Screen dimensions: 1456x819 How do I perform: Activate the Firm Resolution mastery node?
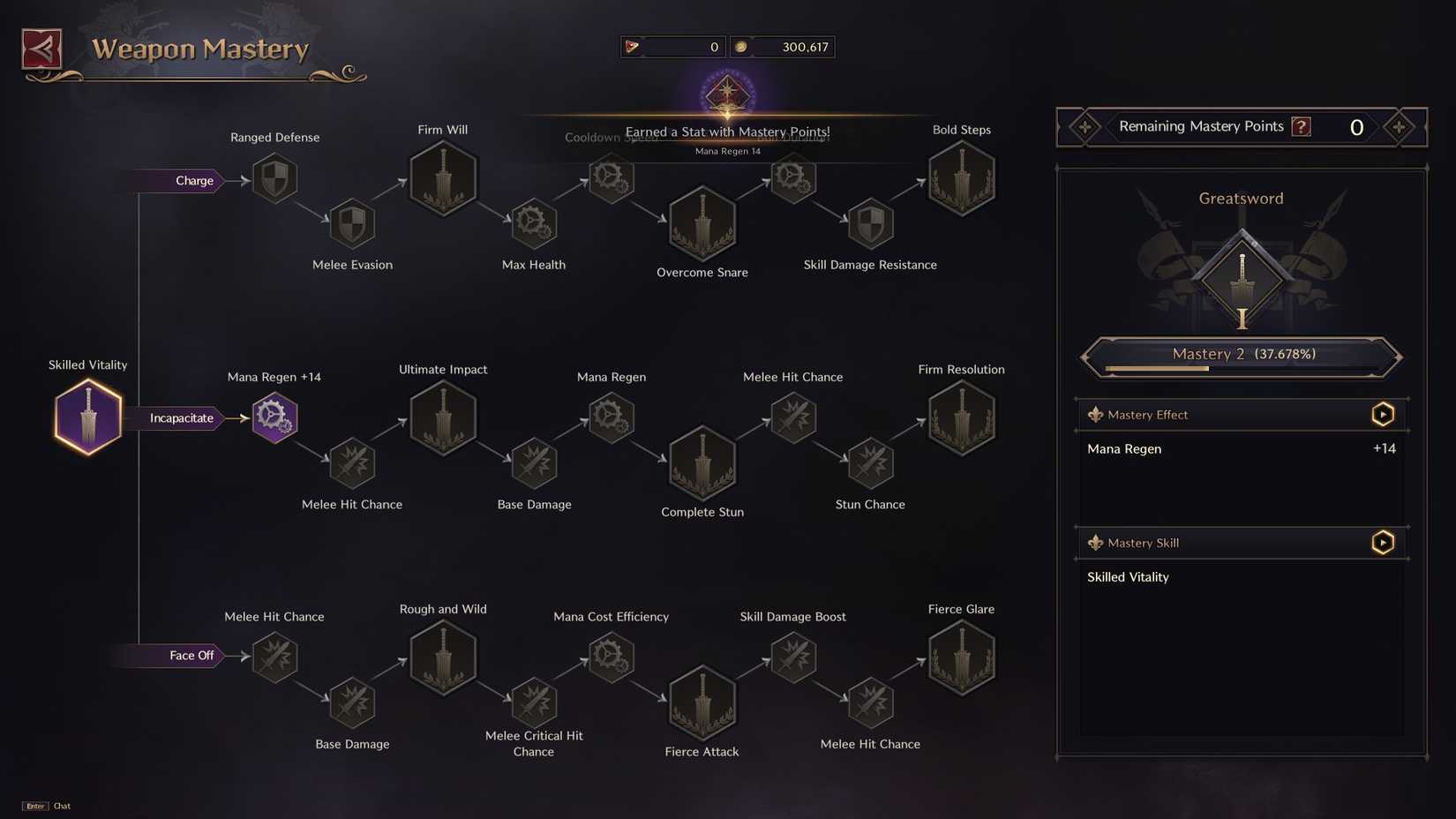[961, 417]
